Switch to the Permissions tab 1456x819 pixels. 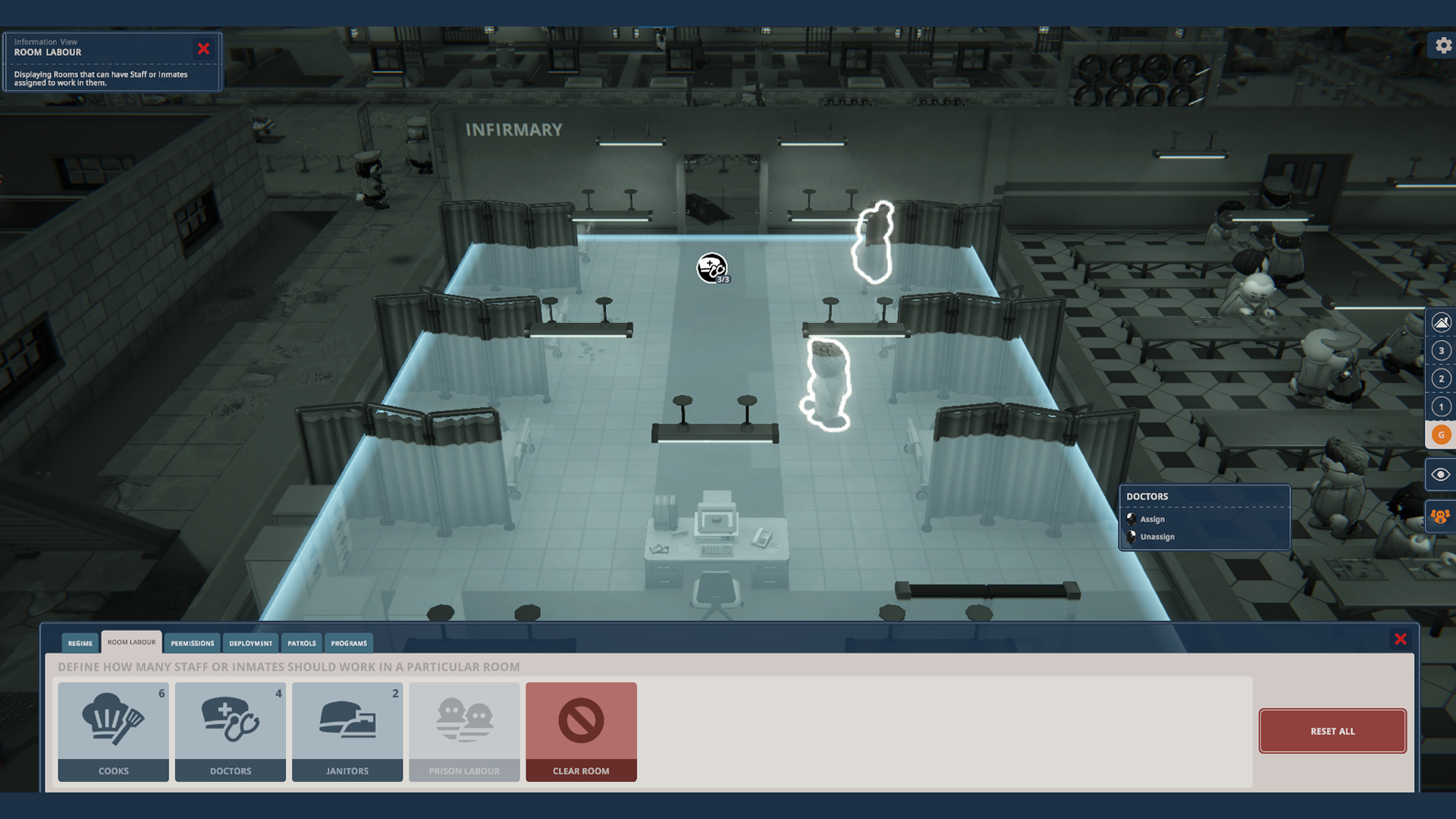click(193, 642)
